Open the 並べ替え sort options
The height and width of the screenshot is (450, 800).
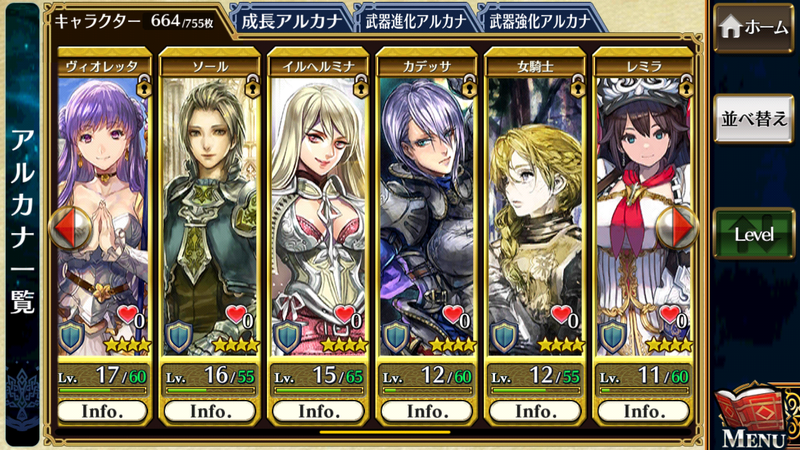pos(755,119)
